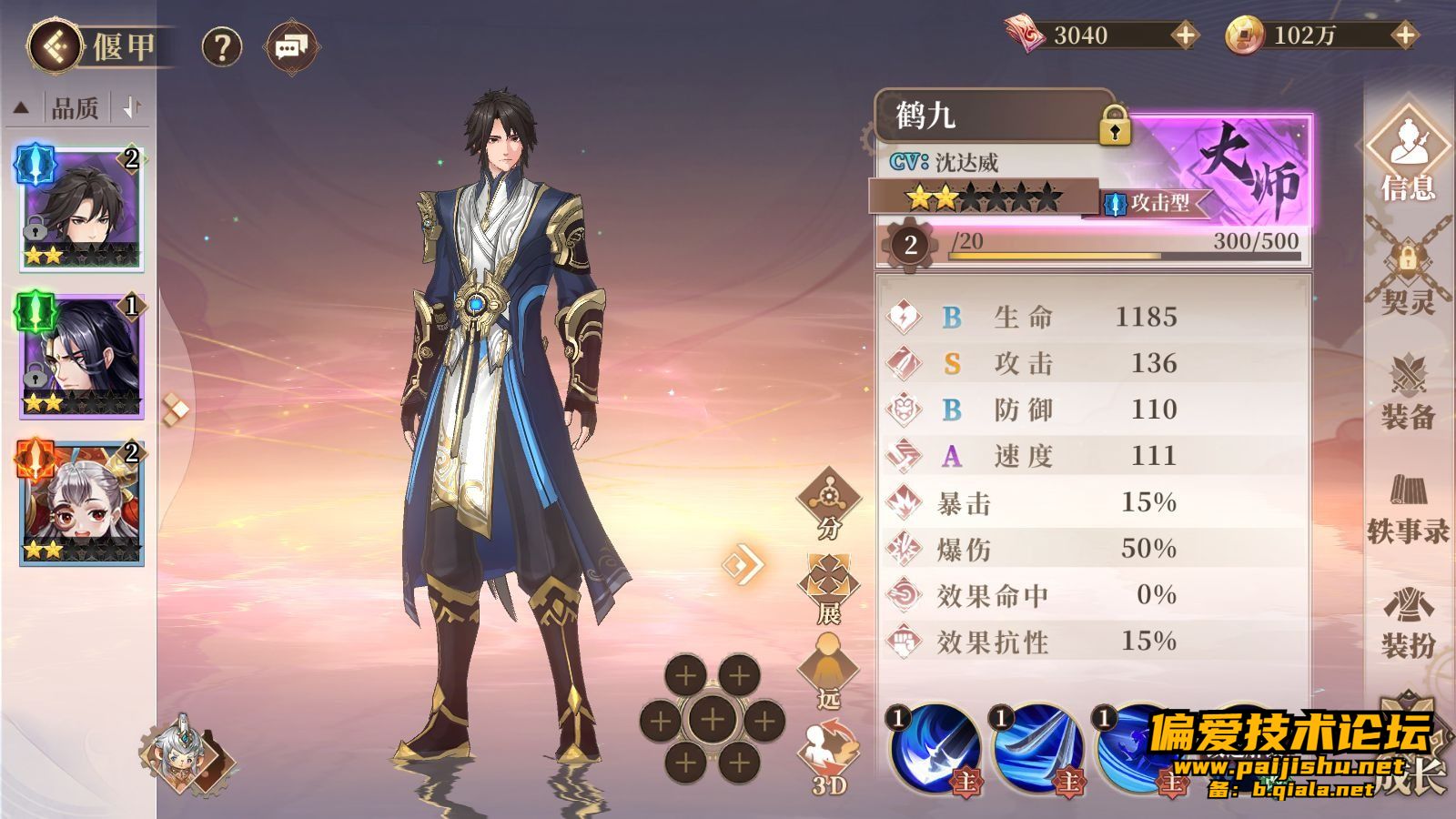Collapse the stats panel with the arrow
1456x819 pixels.
(x=743, y=564)
